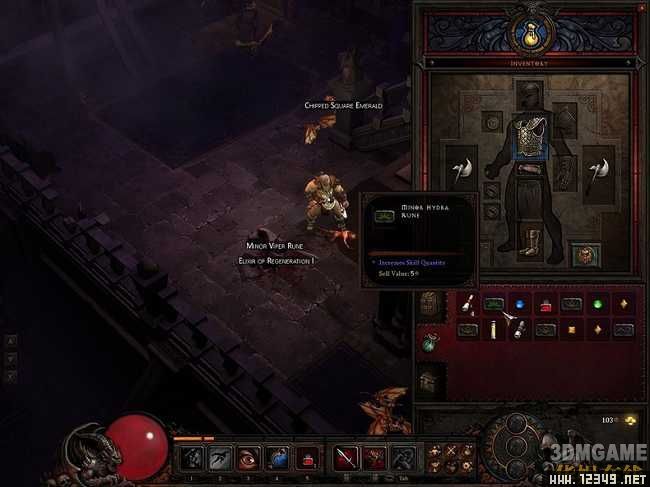Image resolution: width=650 pixels, height=487 pixels.
Task: Activate the eye skill on hotbar
Action: tap(248, 457)
